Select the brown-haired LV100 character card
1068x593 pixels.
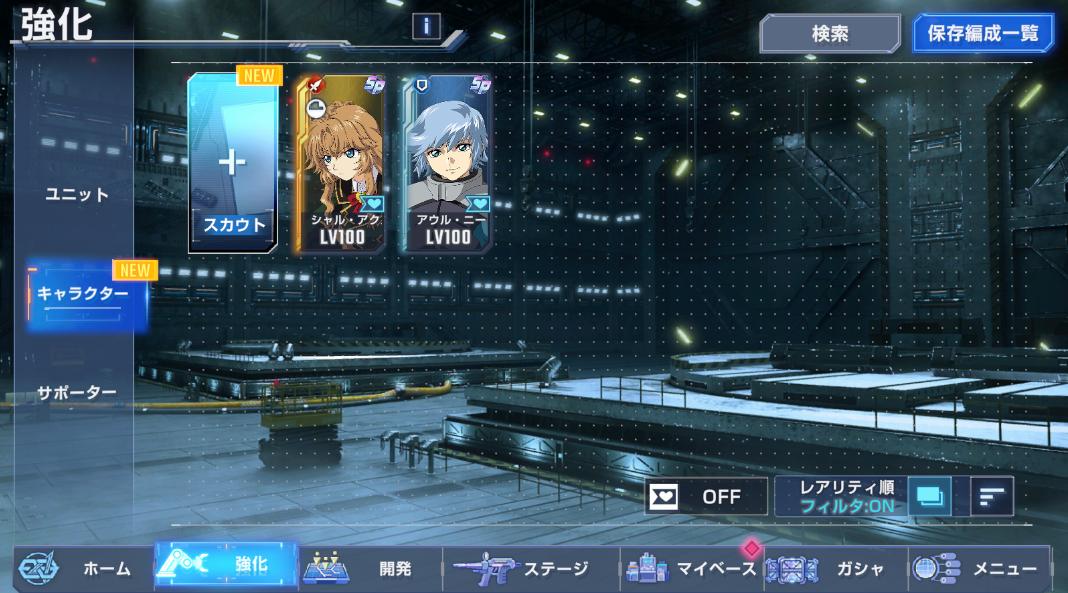339,165
